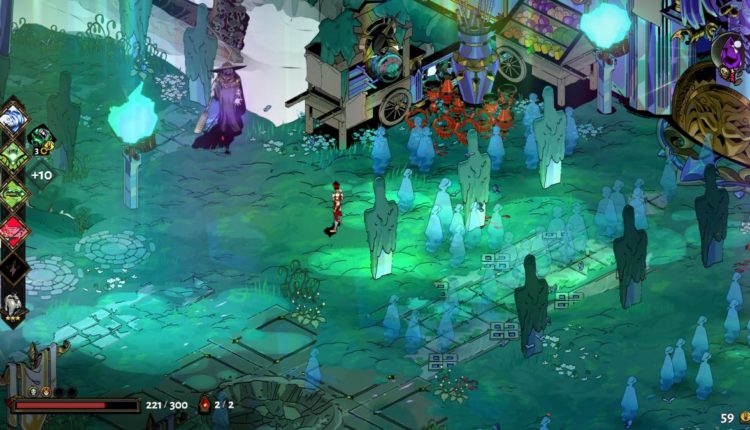Inspect the orange Death Defiance charge
Image resolution: width=750 pixels, height=430 pixels.
pyautogui.click(x=45, y=392)
